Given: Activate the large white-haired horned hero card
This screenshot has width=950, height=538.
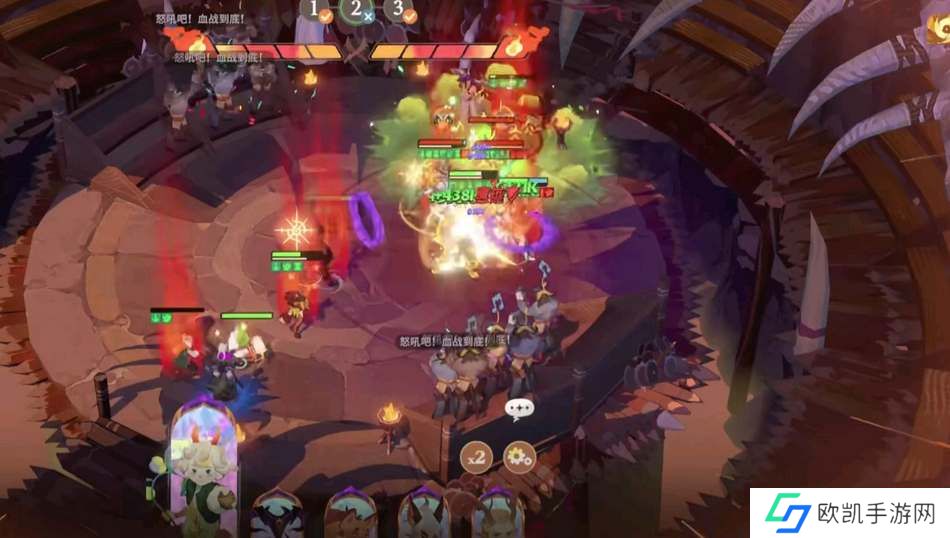Looking at the screenshot, I should [203, 472].
